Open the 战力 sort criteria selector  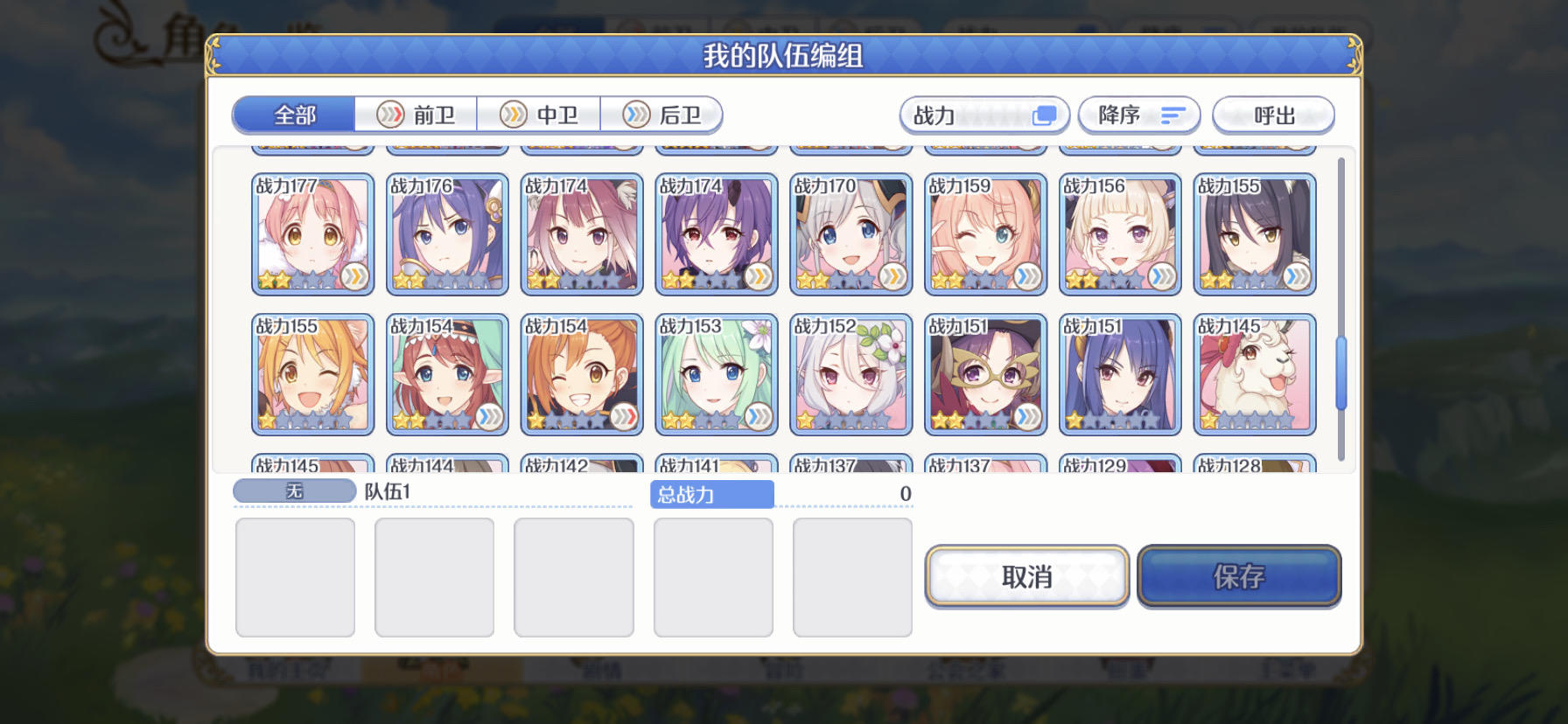(962, 115)
